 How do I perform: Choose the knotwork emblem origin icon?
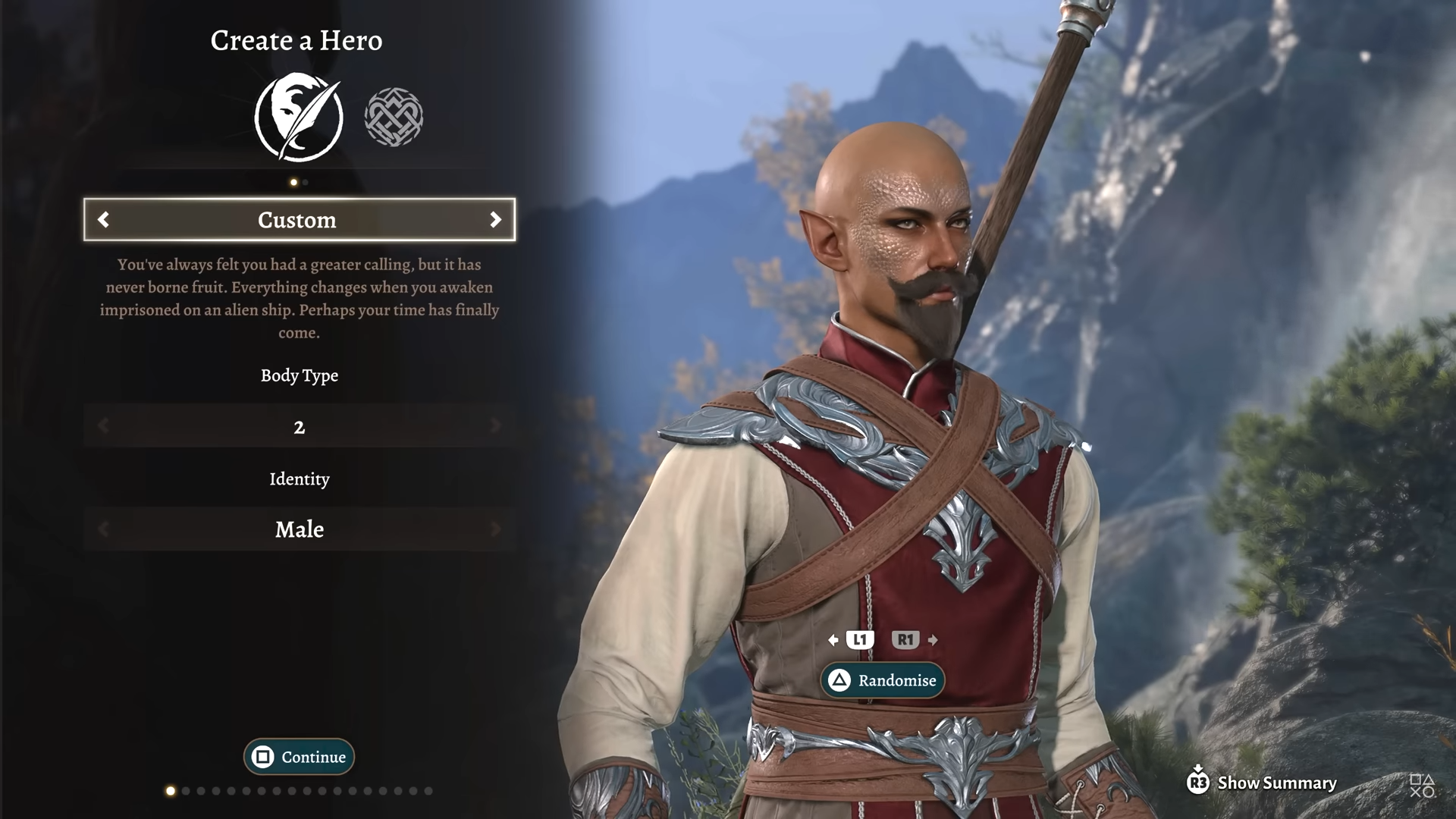pos(394,117)
